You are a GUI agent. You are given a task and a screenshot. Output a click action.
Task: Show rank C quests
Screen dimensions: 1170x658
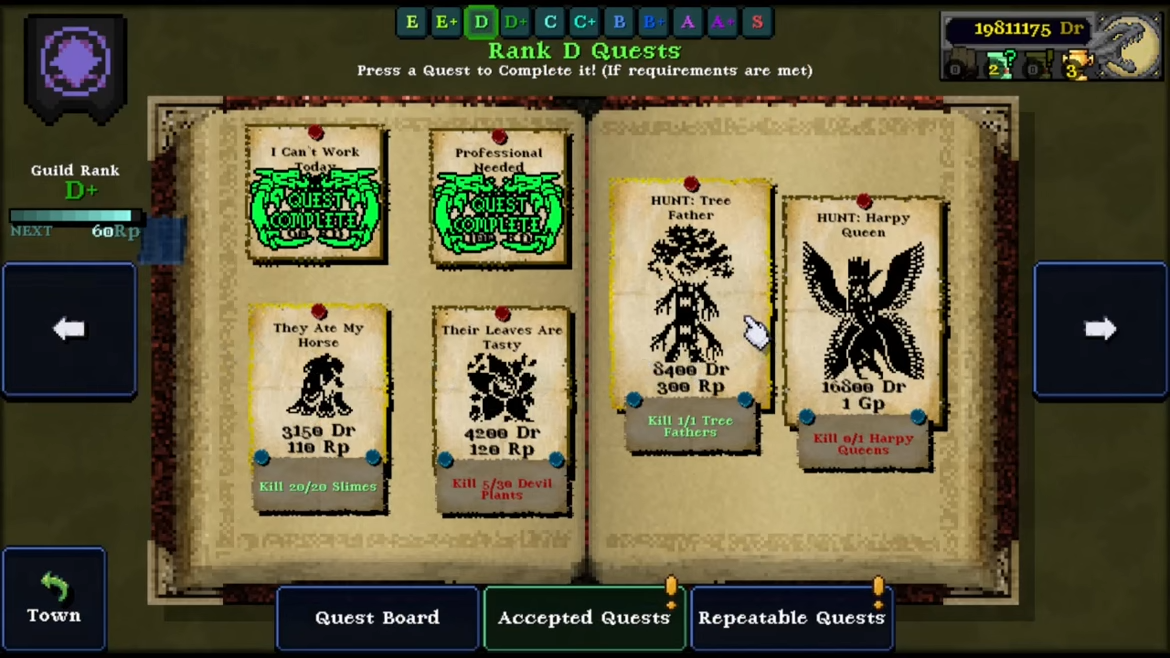click(550, 22)
